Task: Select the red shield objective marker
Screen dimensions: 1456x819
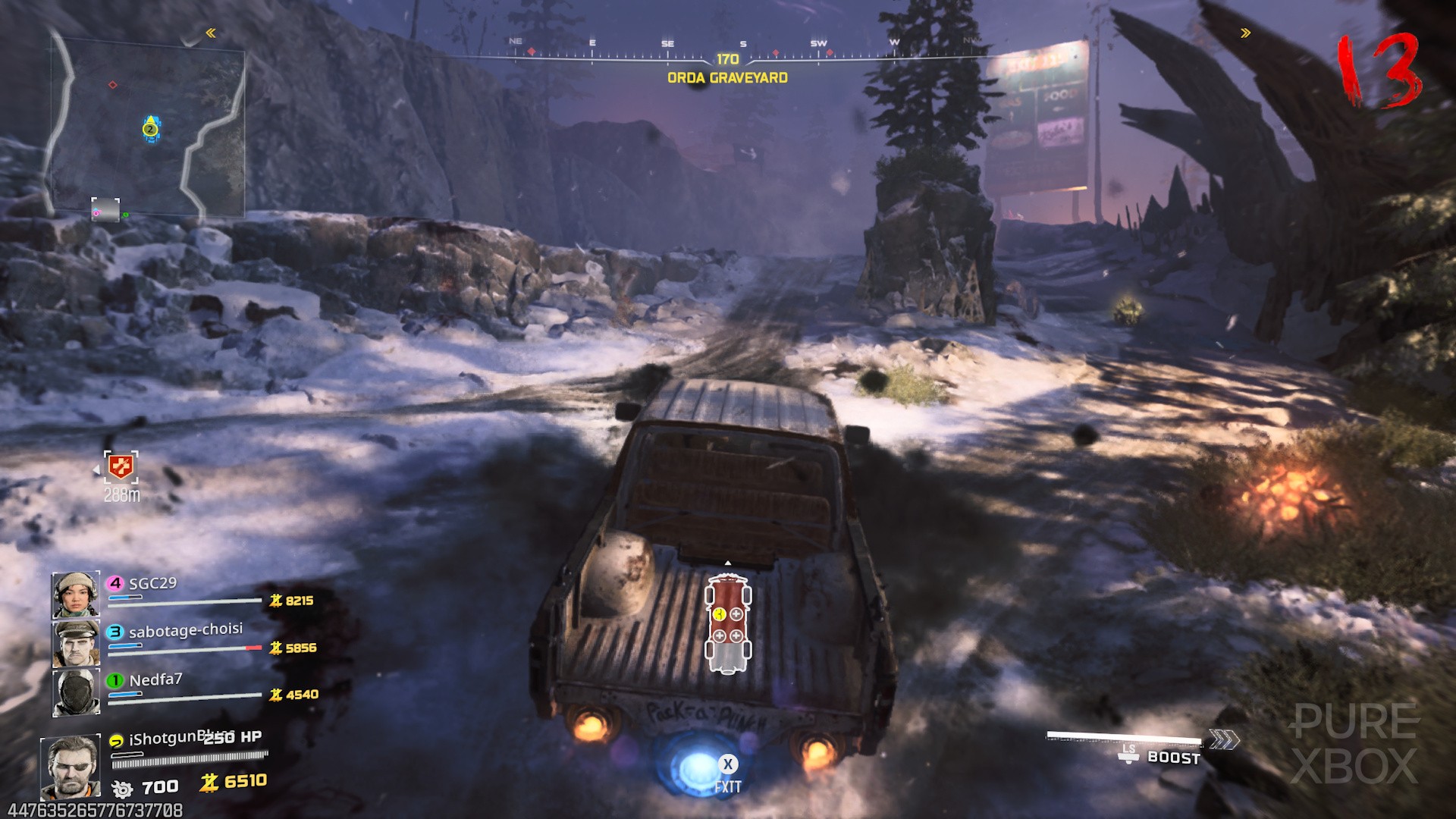Action: click(121, 467)
